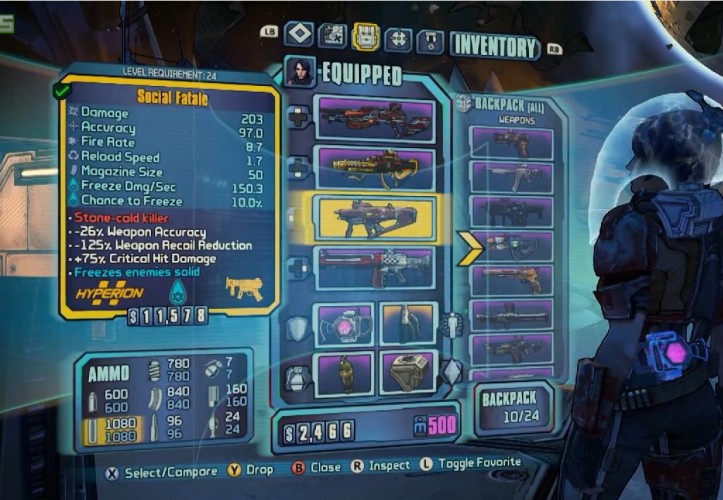Select the equipped shield with pink core
The height and width of the screenshot is (500, 723).
(x=344, y=324)
